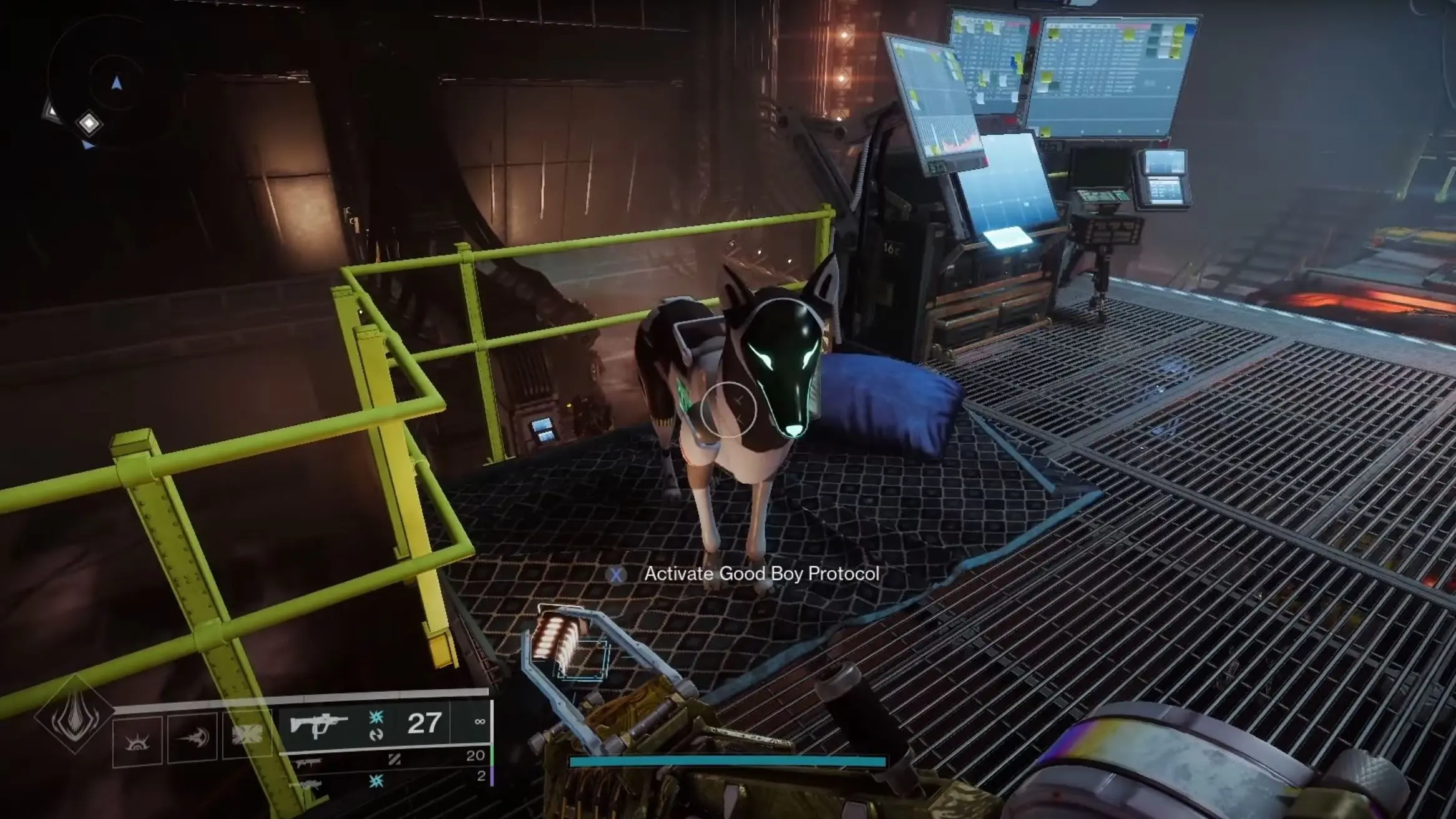The image size is (1456, 819).
Task: Click the waypoint diamond on the radar
Action: (89, 123)
